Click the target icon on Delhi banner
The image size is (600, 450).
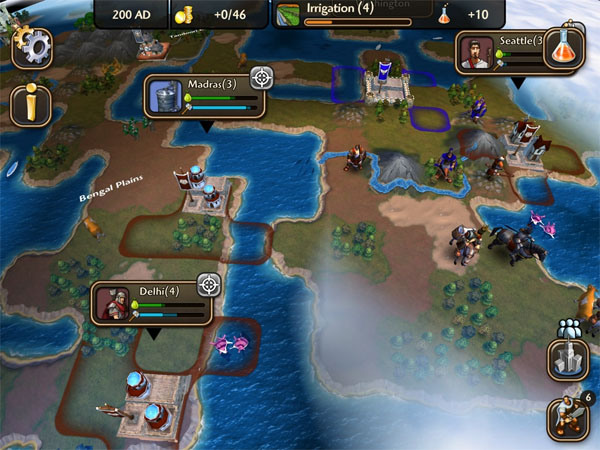coord(208,285)
